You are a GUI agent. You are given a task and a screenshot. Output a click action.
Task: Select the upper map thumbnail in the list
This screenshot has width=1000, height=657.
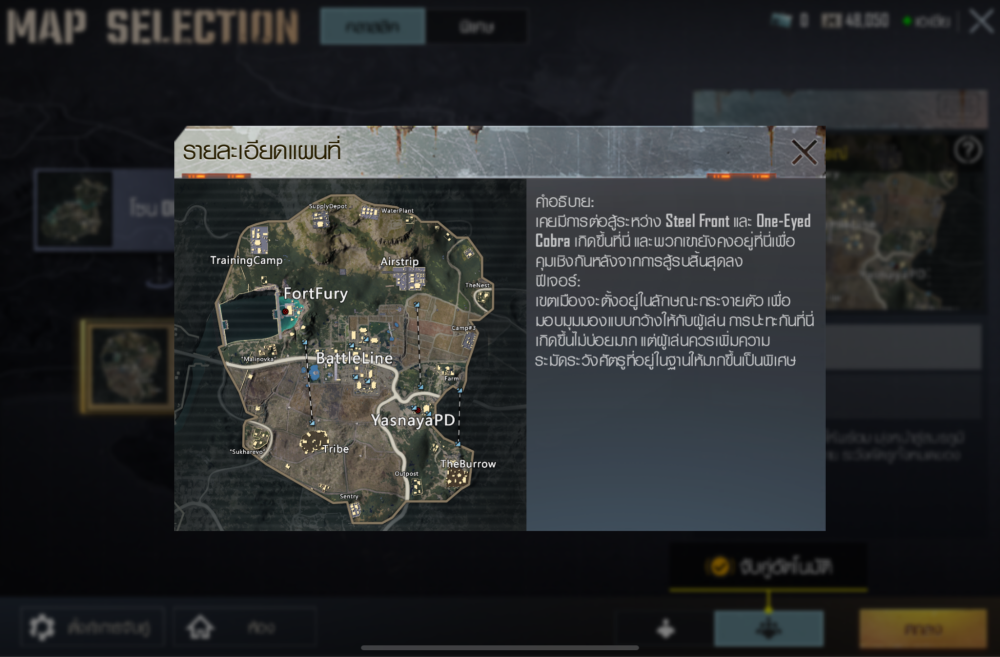pos(75,209)
